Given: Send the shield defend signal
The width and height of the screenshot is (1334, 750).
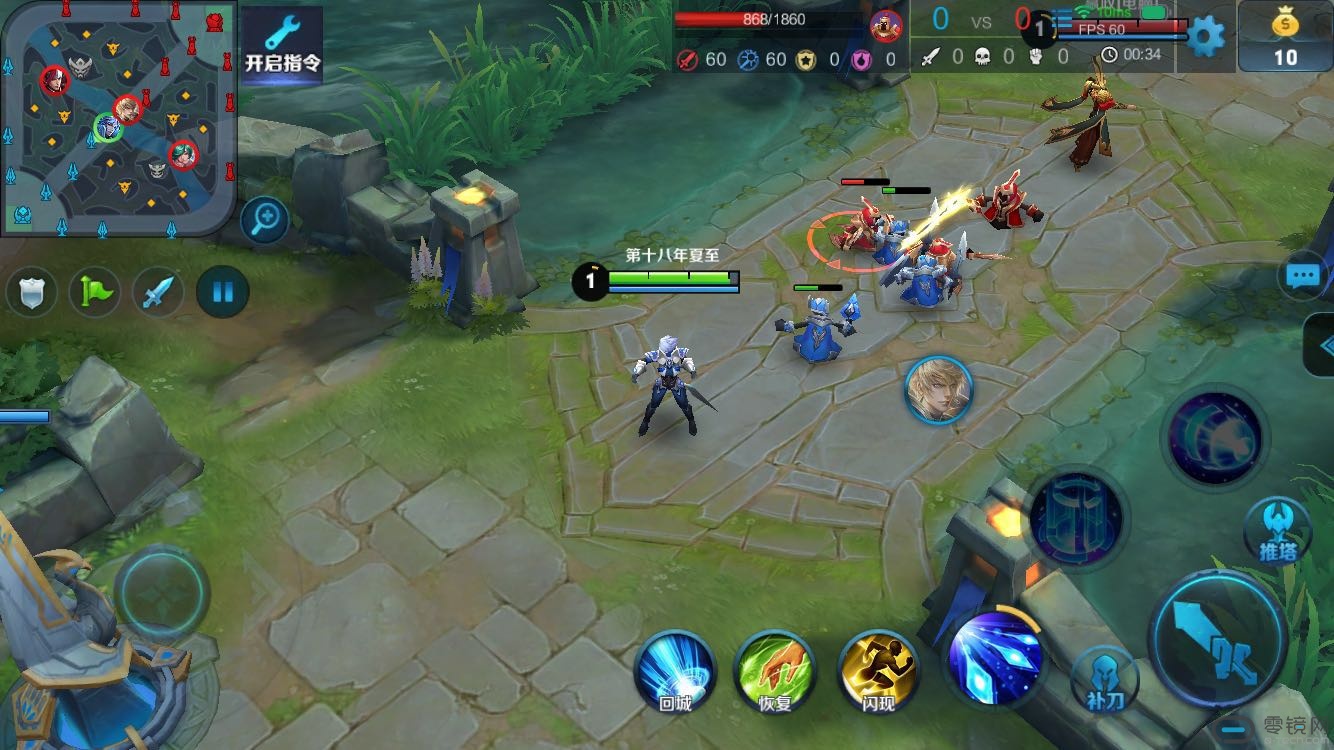Looking at the screenshot, I should pos(31,293).
